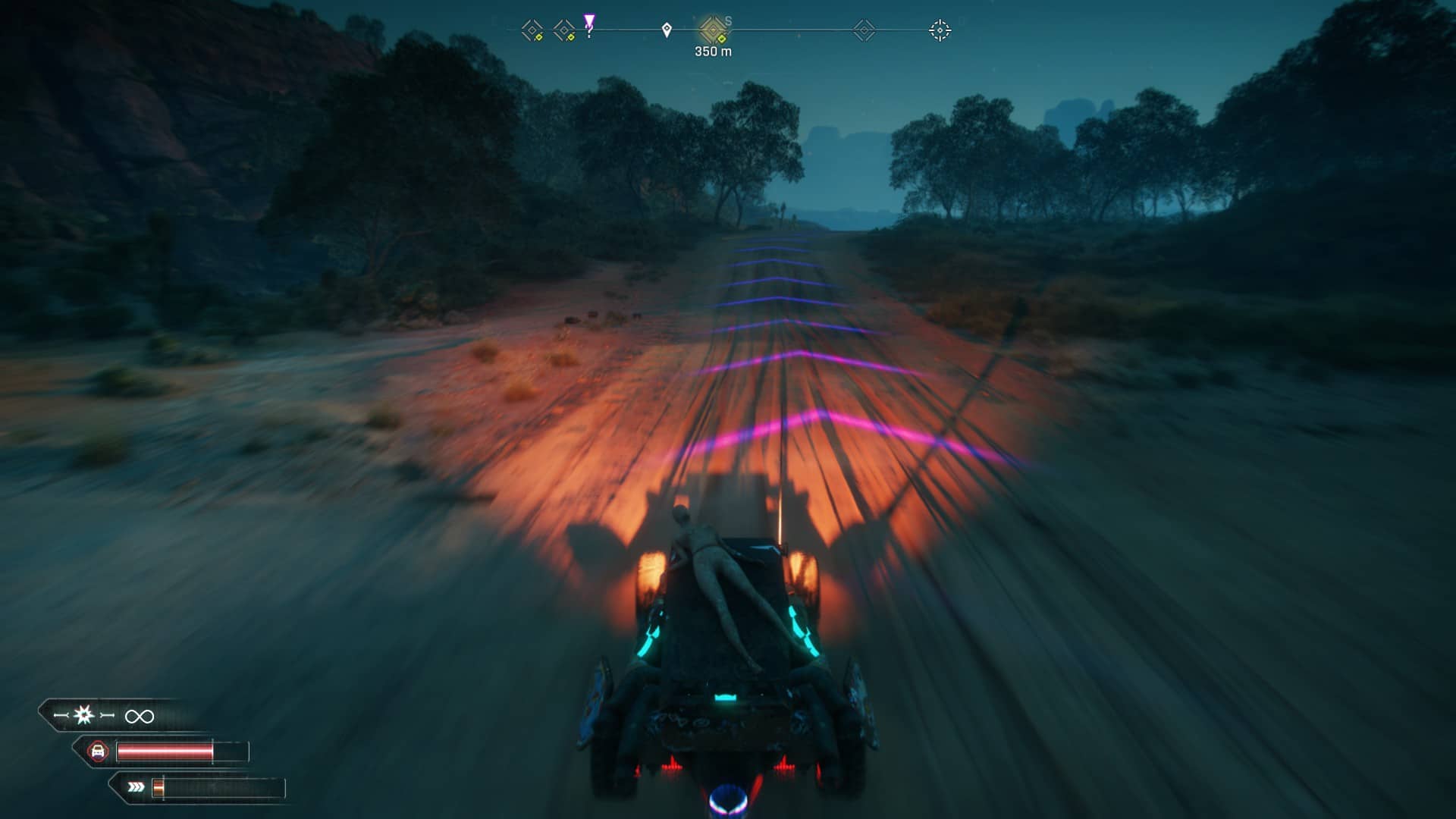Select the triple-chevron boost icon
The image size is (1456, 819).
pos(135,787)
